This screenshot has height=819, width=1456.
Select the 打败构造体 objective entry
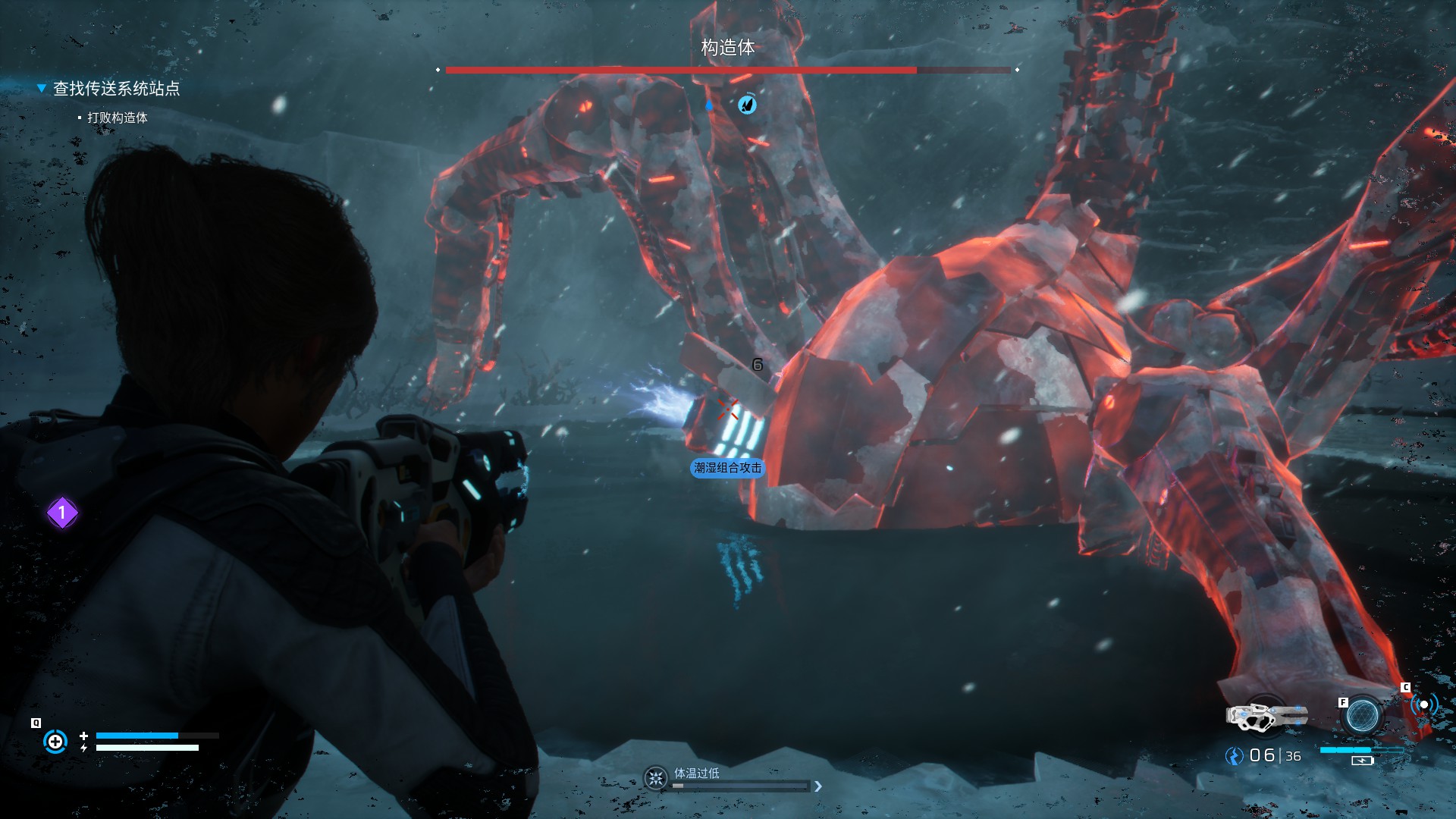(117, 118)
